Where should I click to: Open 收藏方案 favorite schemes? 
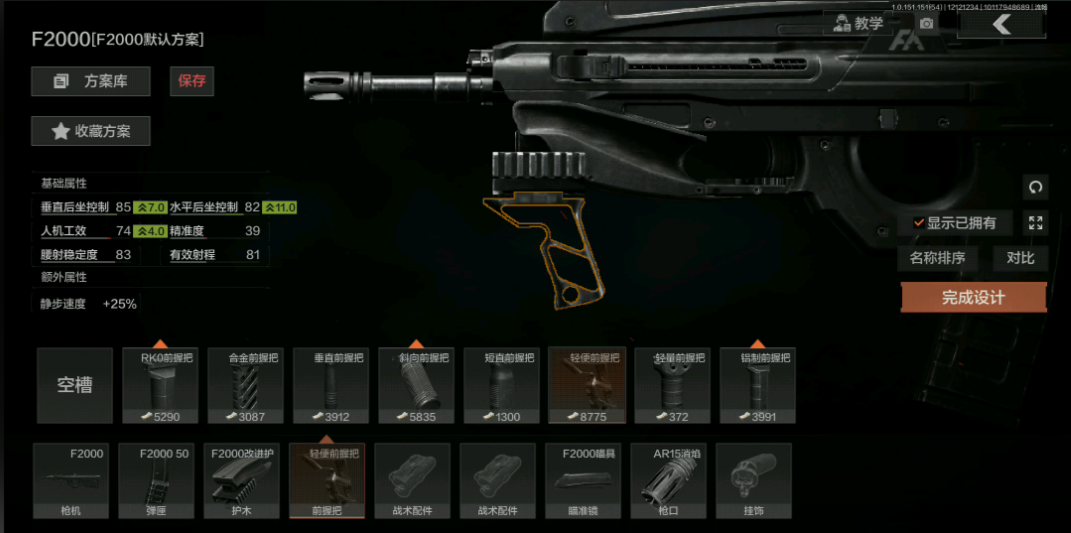click(x=91, y=131)
